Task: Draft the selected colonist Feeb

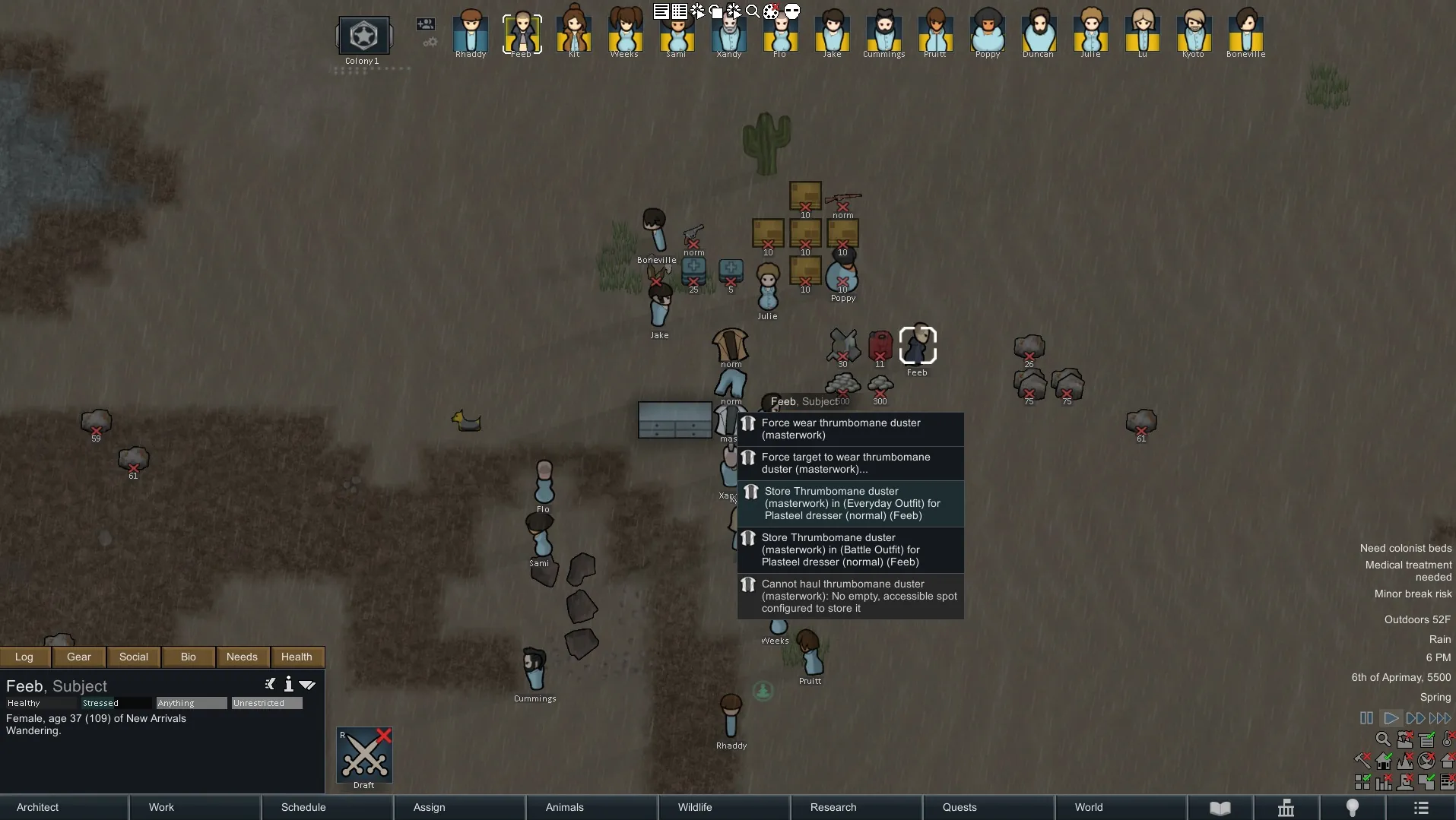Action: coord(364,755)
